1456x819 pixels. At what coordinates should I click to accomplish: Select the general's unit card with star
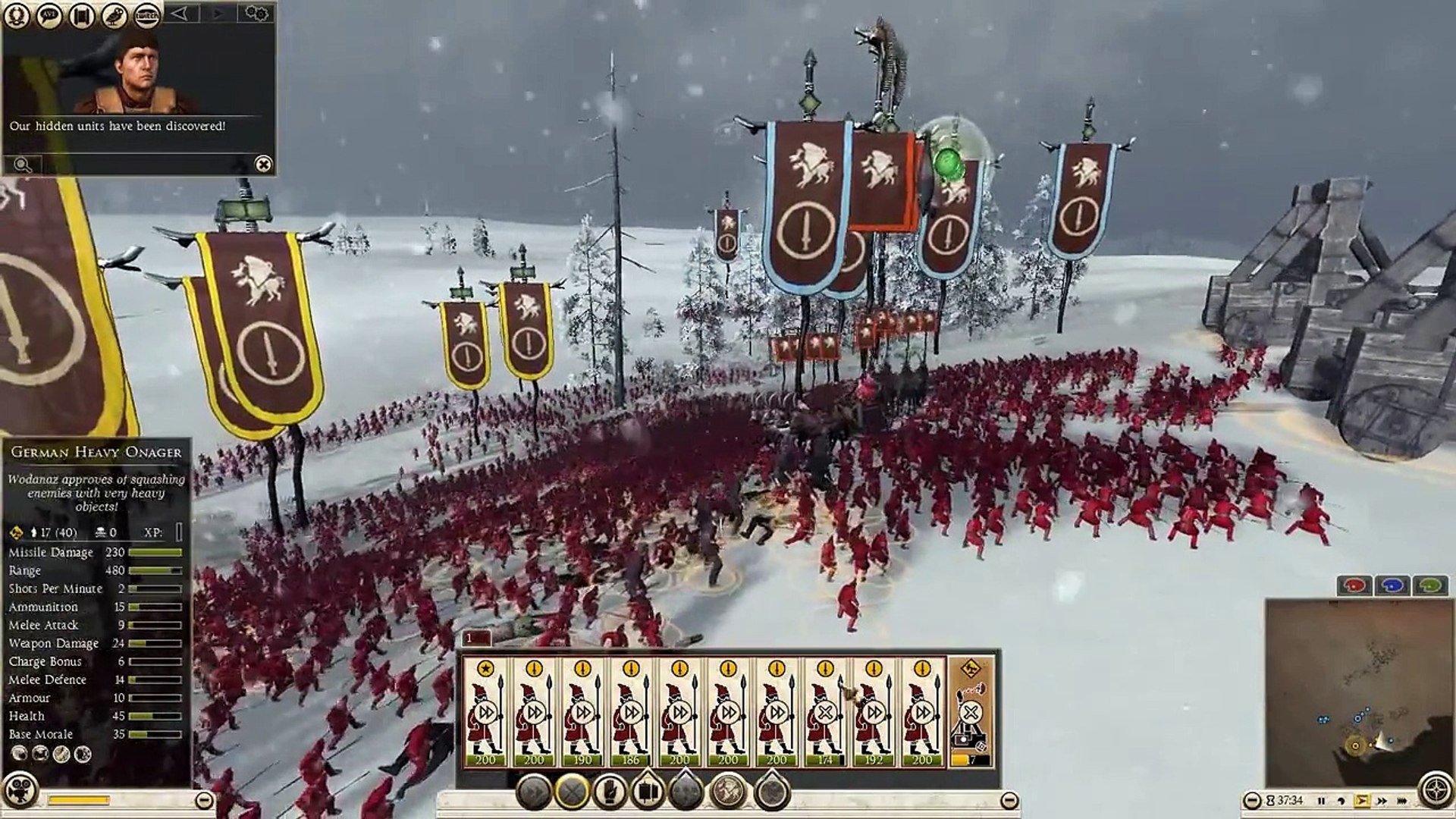[x=485, y=713]
